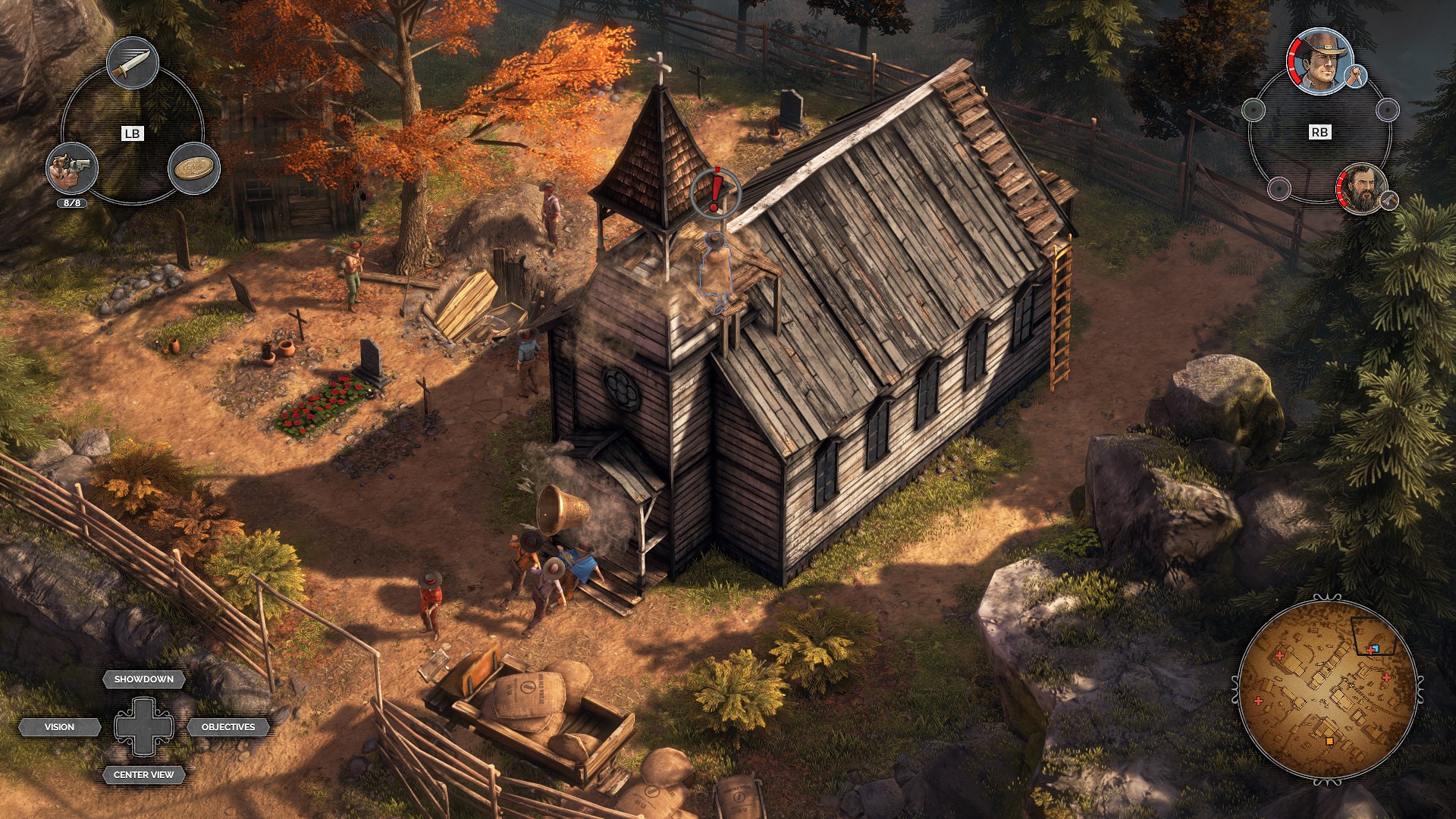Activate Center View on current character

[143, 775]
